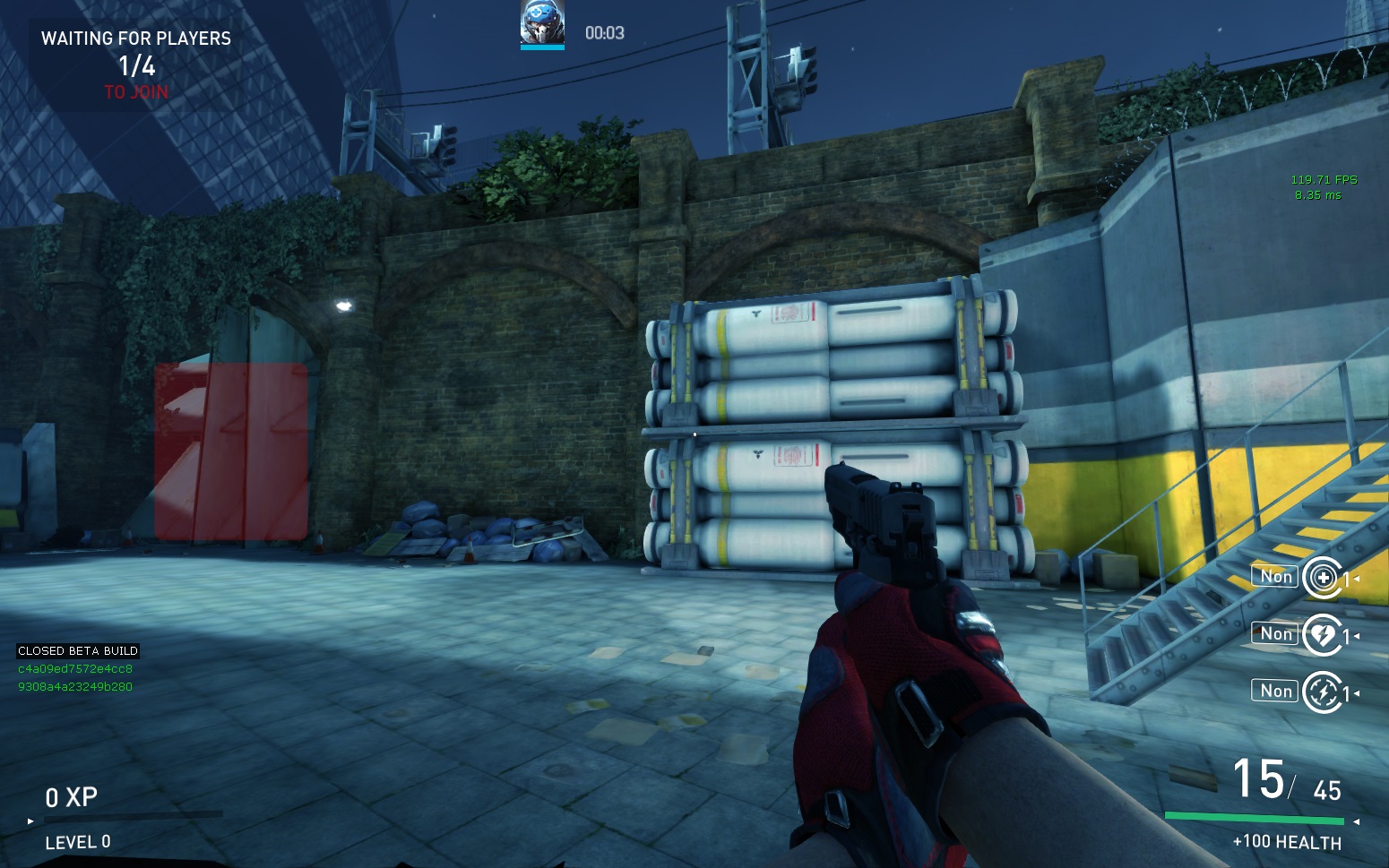Use the defibrillator heart ability icon
Viewport: 1389px width, 868px height.
click(1323, 635)
